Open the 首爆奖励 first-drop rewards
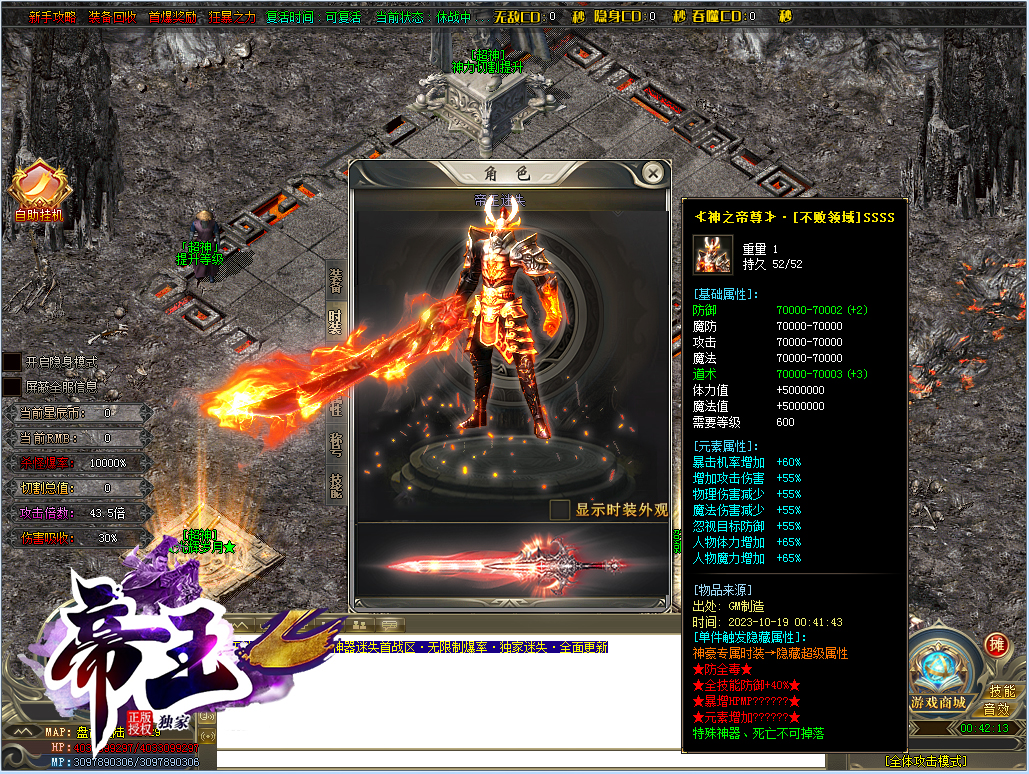 coord(172,17)
